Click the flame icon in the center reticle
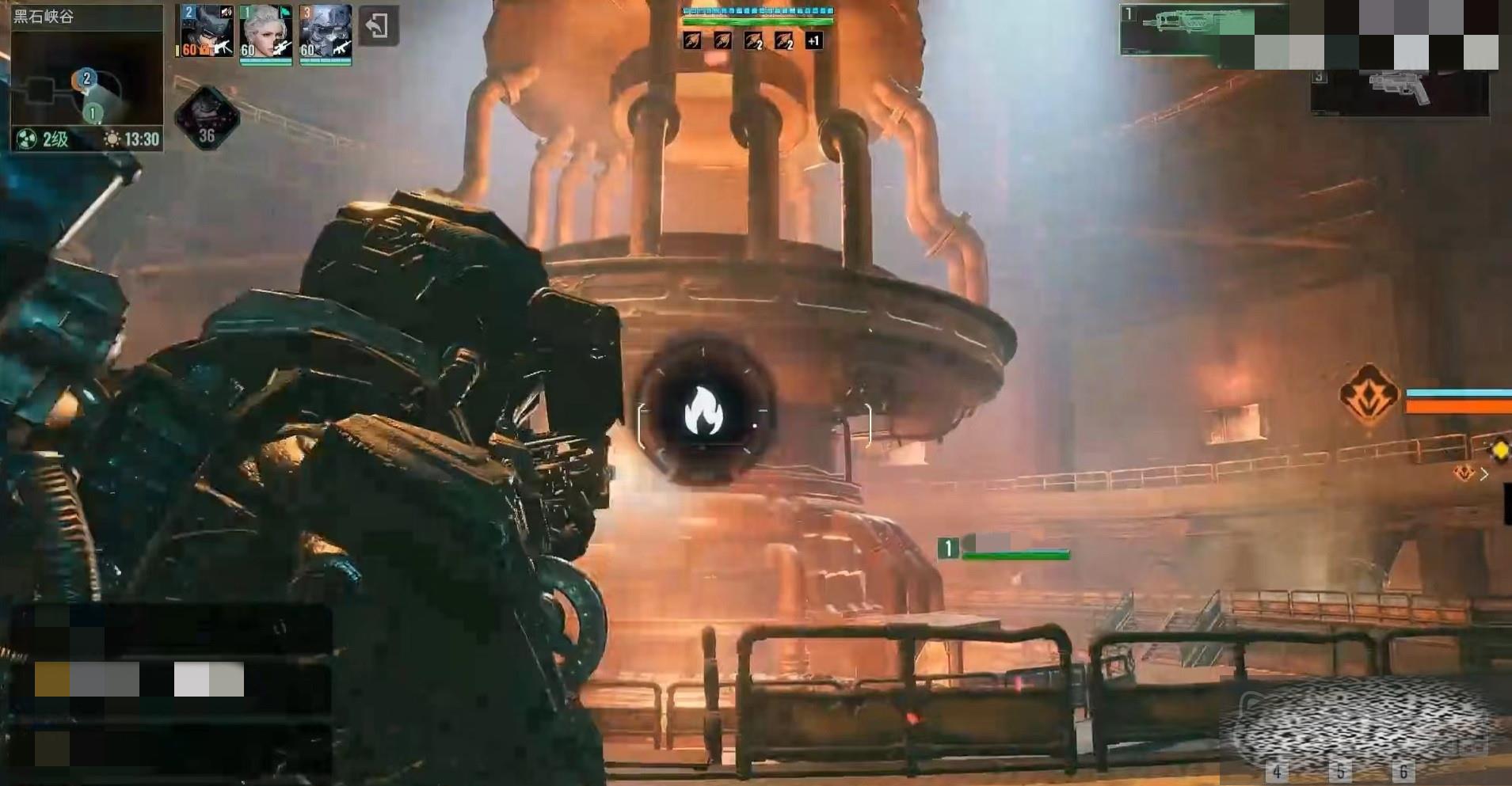Screen dimensions: 1512x786 point(703,412)
